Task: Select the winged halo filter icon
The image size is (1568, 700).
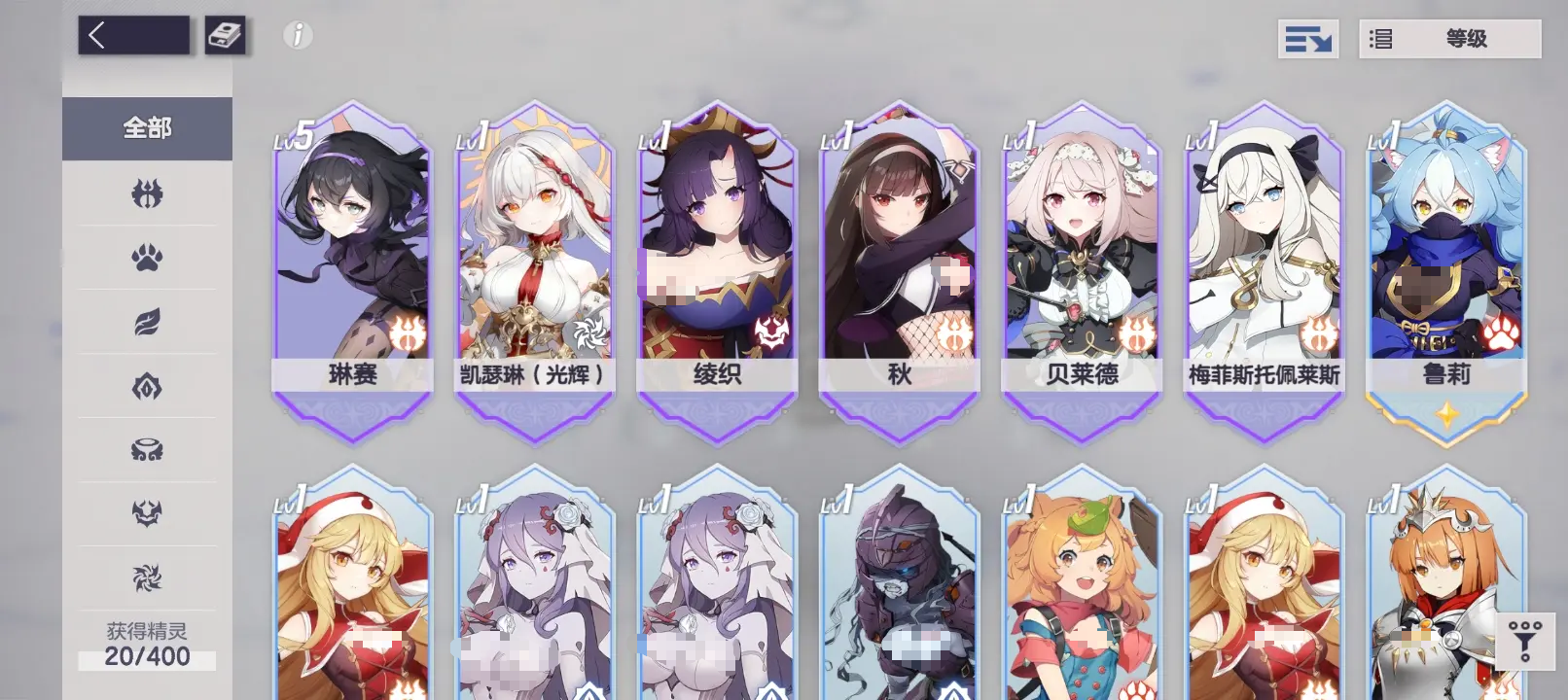Action: 146,450
